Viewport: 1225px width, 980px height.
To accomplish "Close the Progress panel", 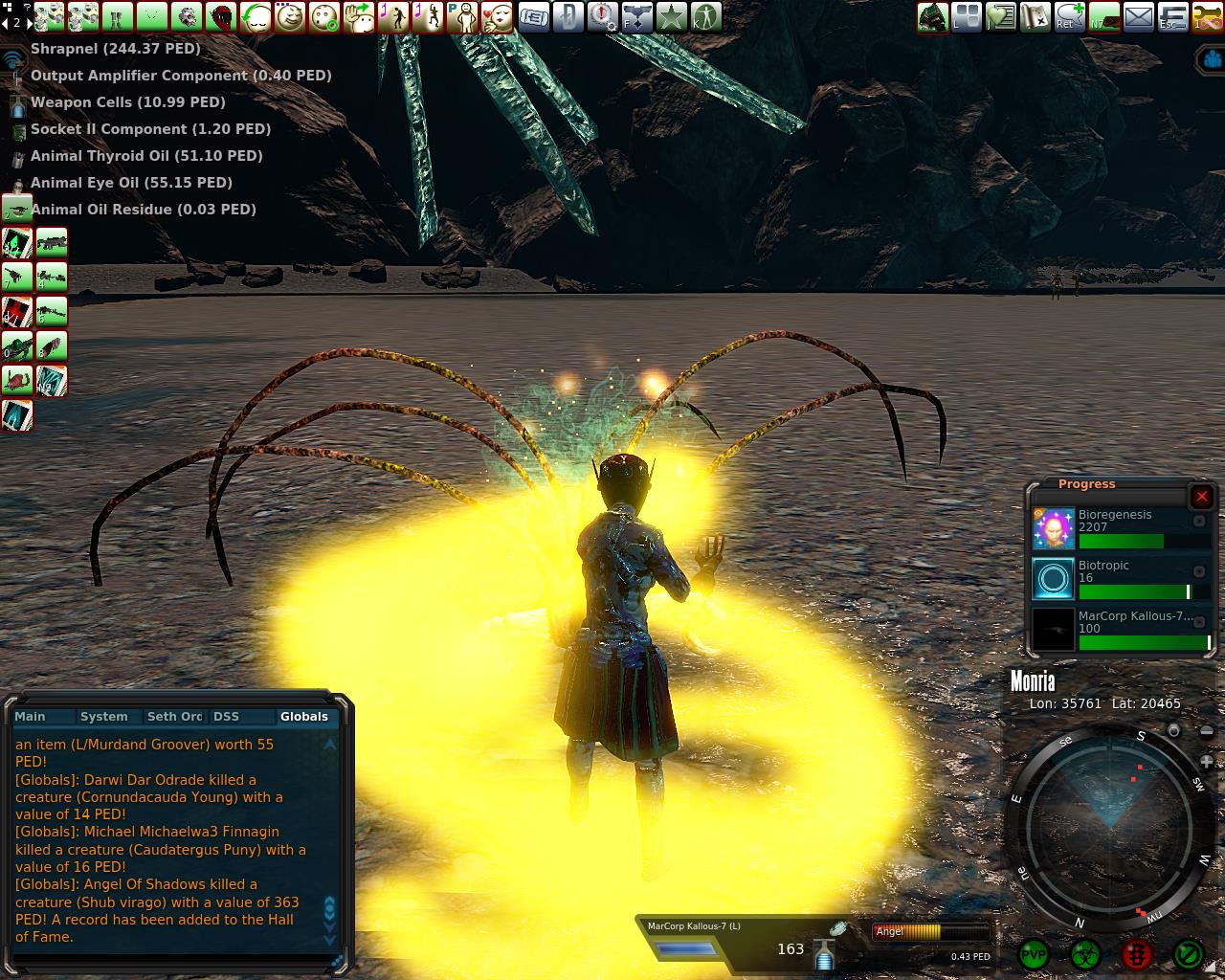I will (x=1202, y=497).
